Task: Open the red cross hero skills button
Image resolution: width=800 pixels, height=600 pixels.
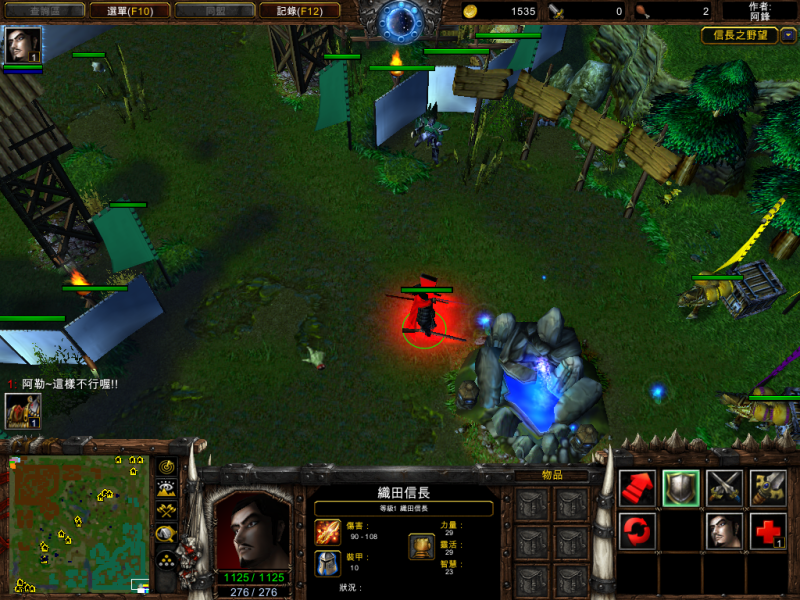Action: click(x=768, y=530)
